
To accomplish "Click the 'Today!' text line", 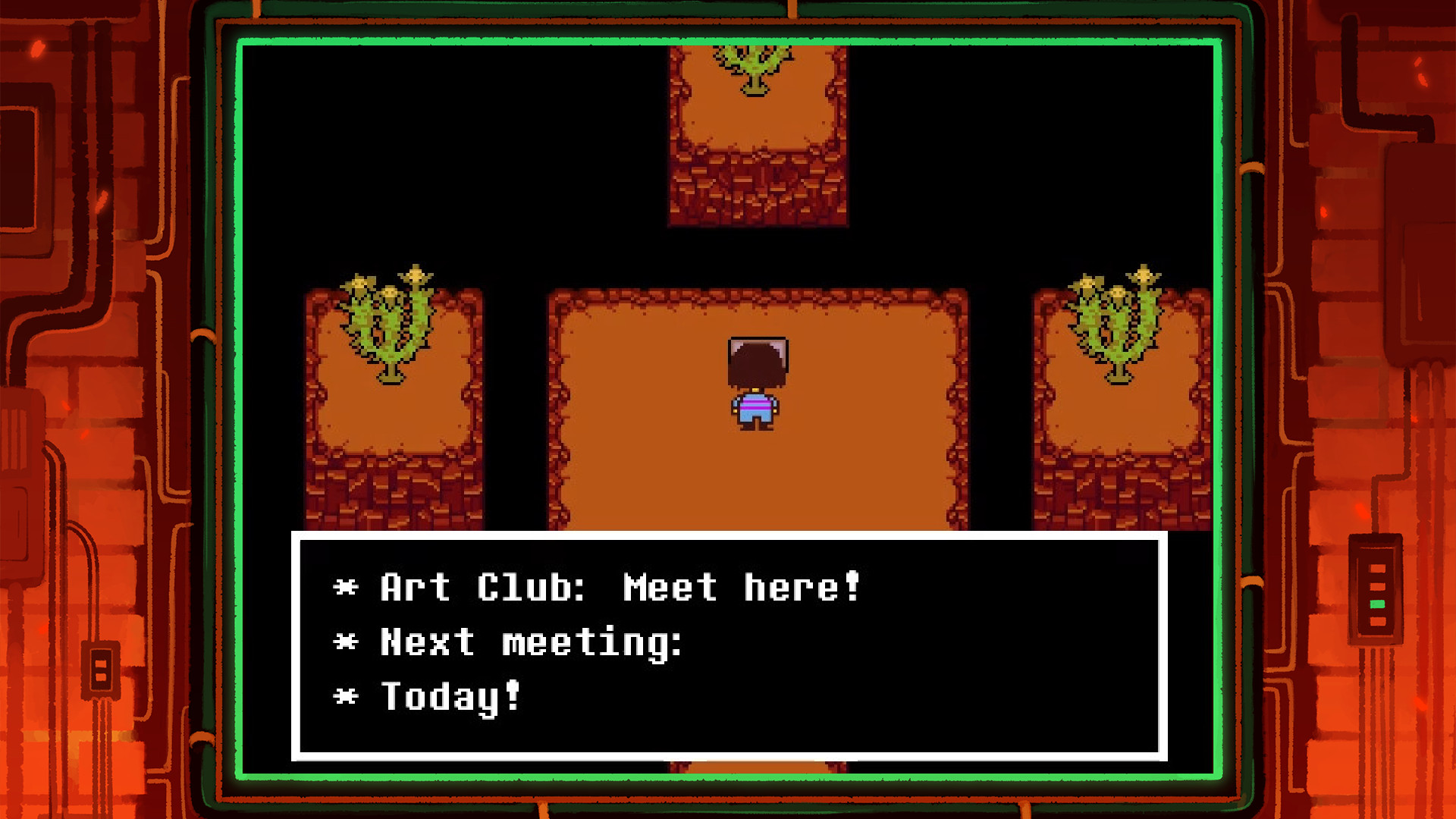I will click(447, 696).
